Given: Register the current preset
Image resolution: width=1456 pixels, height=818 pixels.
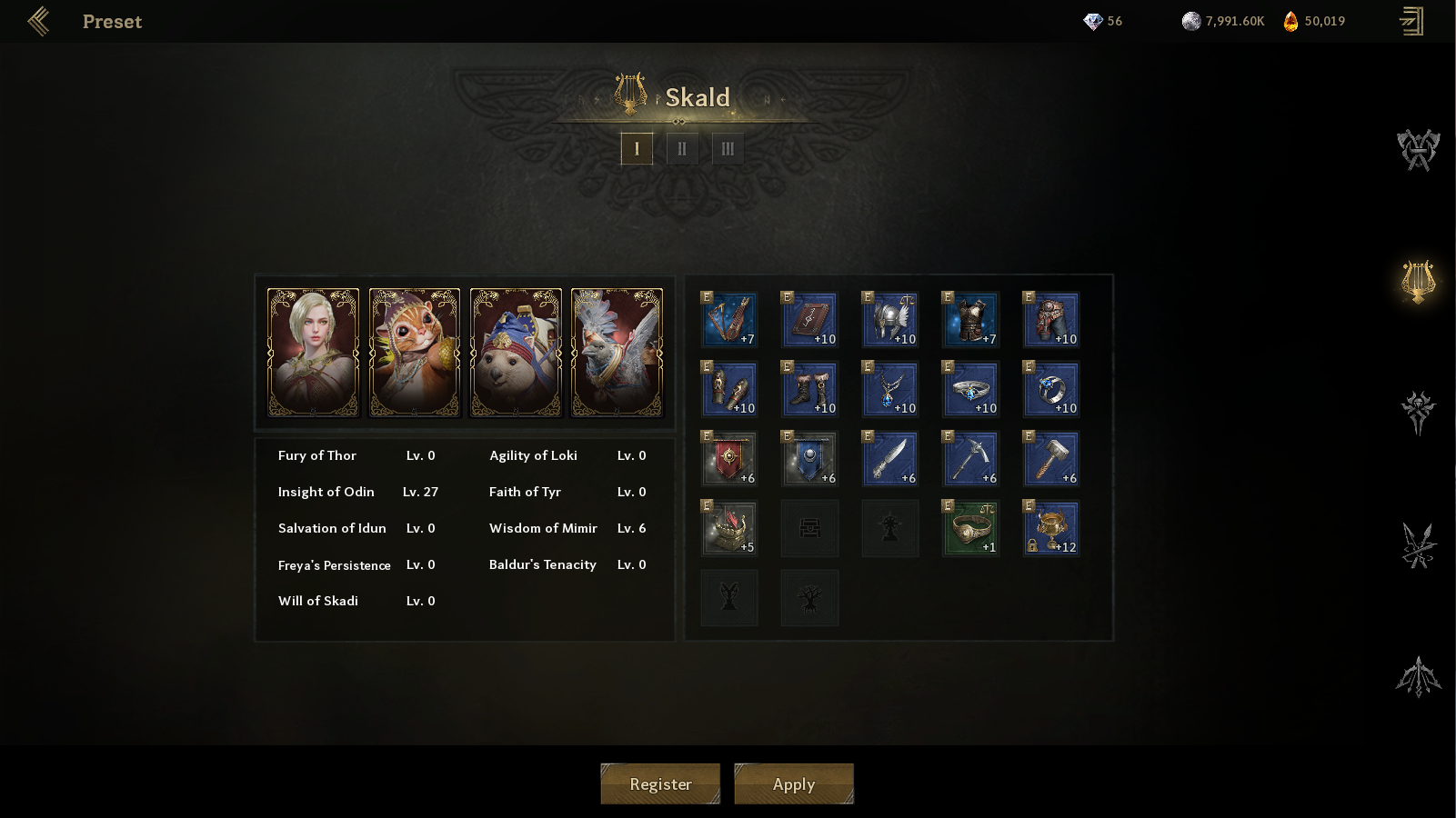Looking at the screenshot, I should point(660,783).
